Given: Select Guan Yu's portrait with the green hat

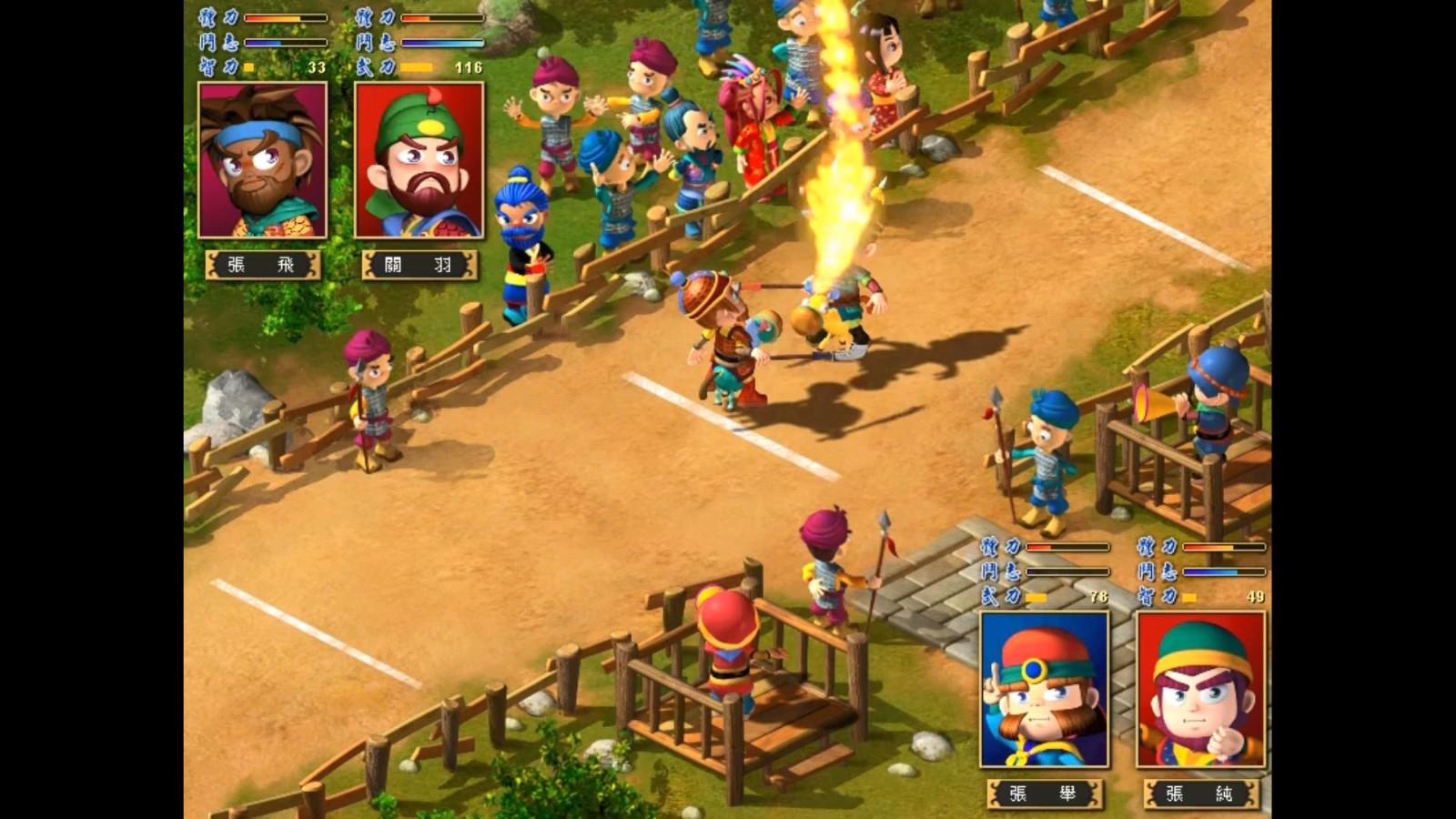Looking at the screenshot, I should (x=419, y=160).
